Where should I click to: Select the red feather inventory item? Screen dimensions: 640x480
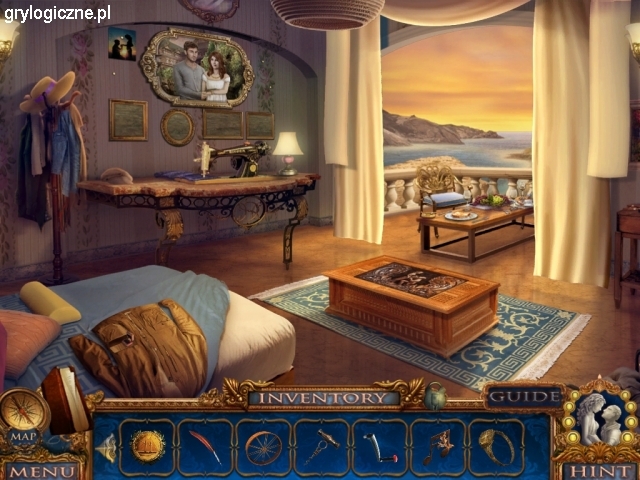(x=205, y=446)
